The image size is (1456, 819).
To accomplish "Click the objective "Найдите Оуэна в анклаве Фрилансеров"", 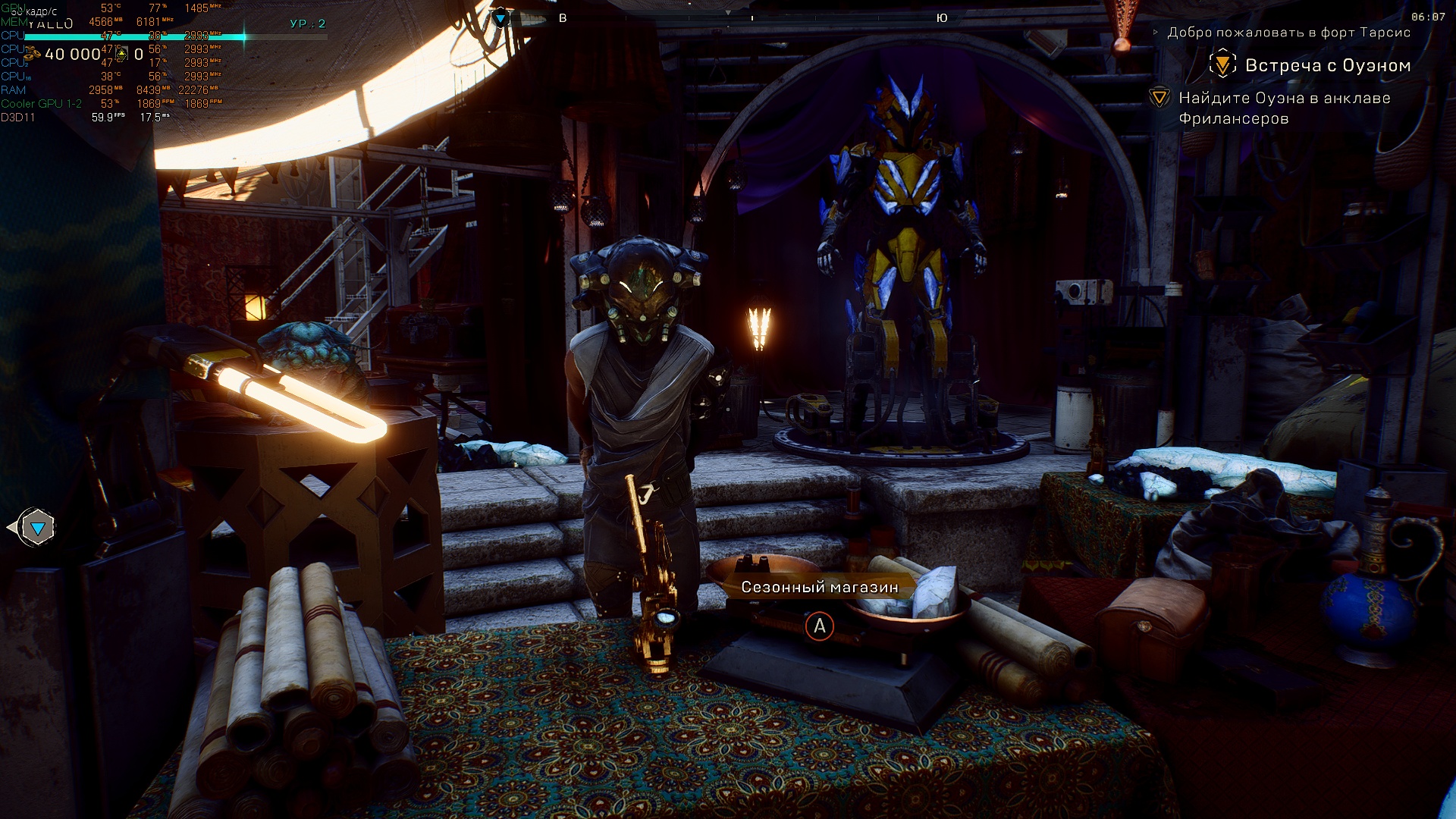I will [1284, 108].
